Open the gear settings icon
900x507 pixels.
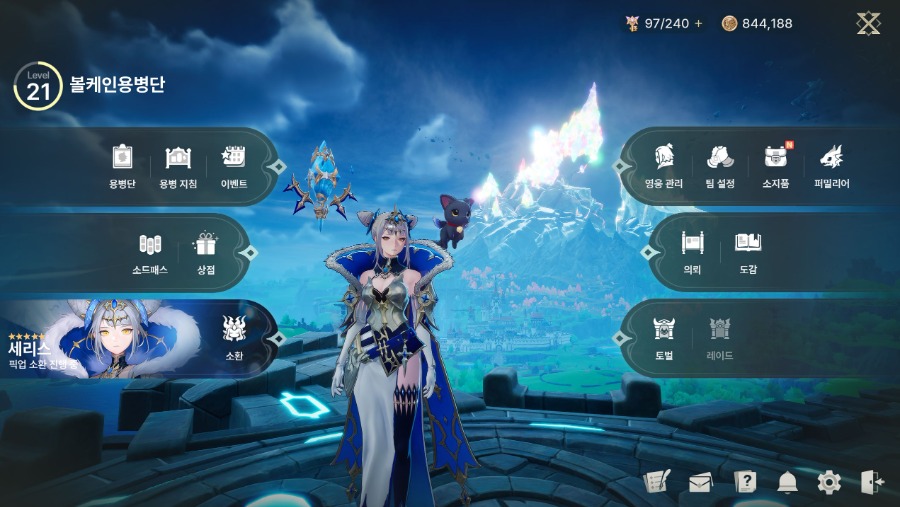tap(829, 483)
